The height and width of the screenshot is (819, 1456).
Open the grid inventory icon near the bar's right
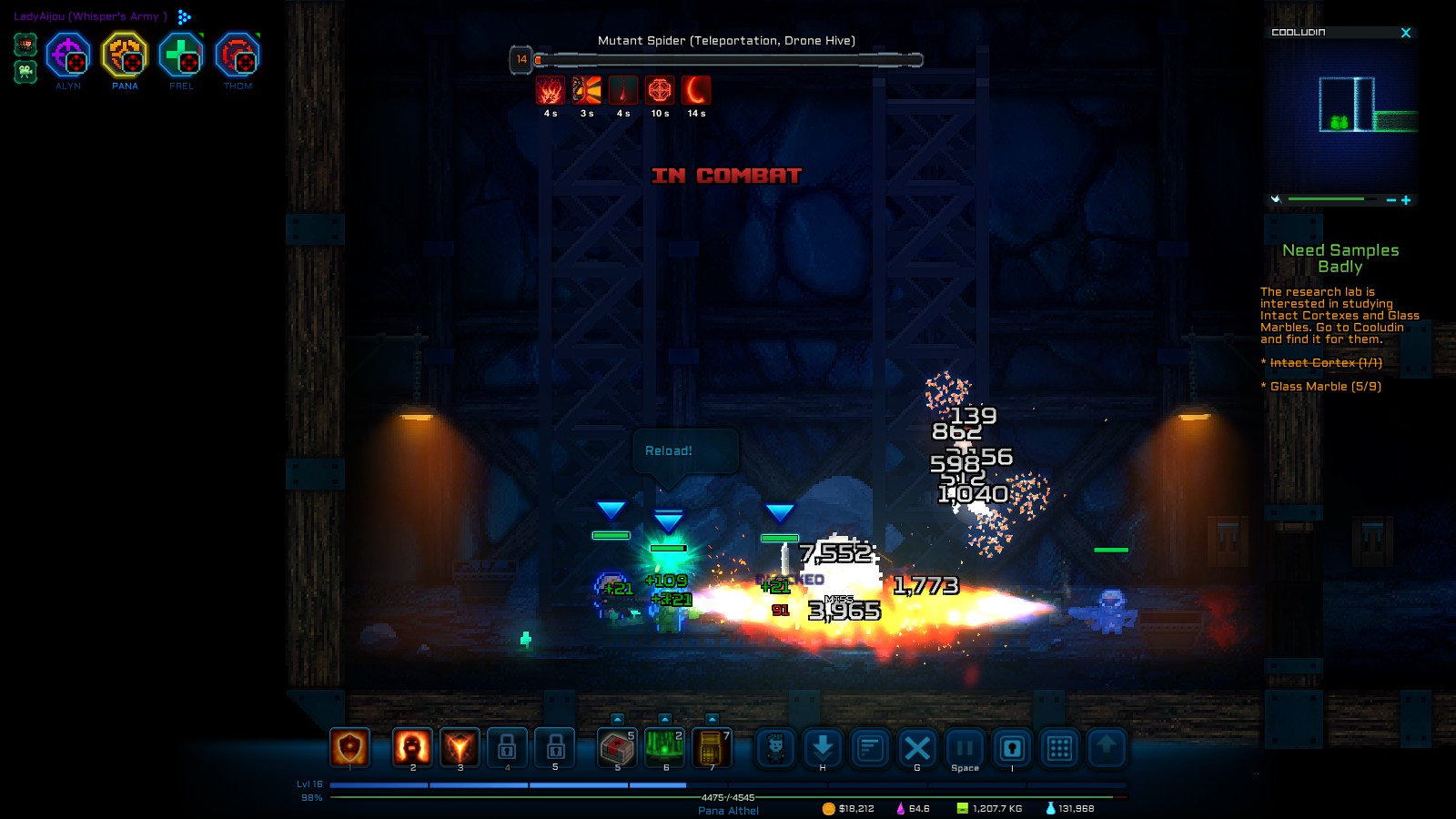(1059, 746)
